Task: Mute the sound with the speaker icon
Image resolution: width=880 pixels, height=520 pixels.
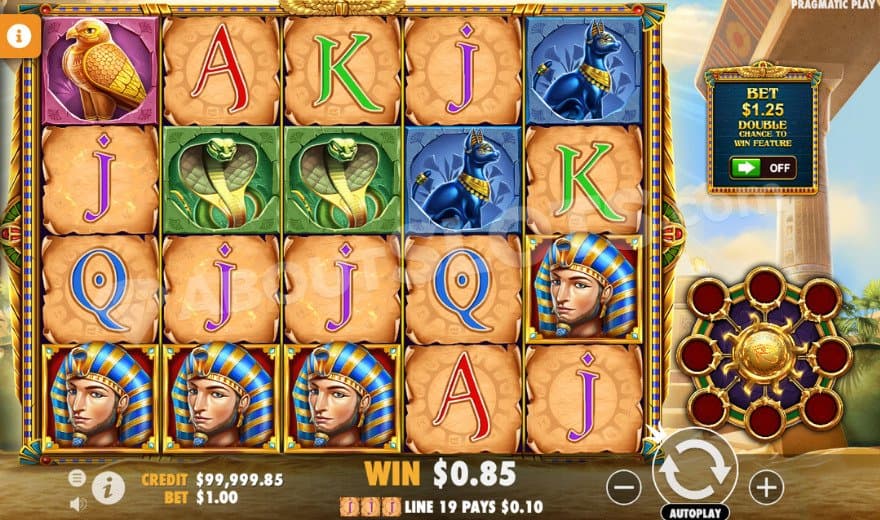Action: [77, 503]
